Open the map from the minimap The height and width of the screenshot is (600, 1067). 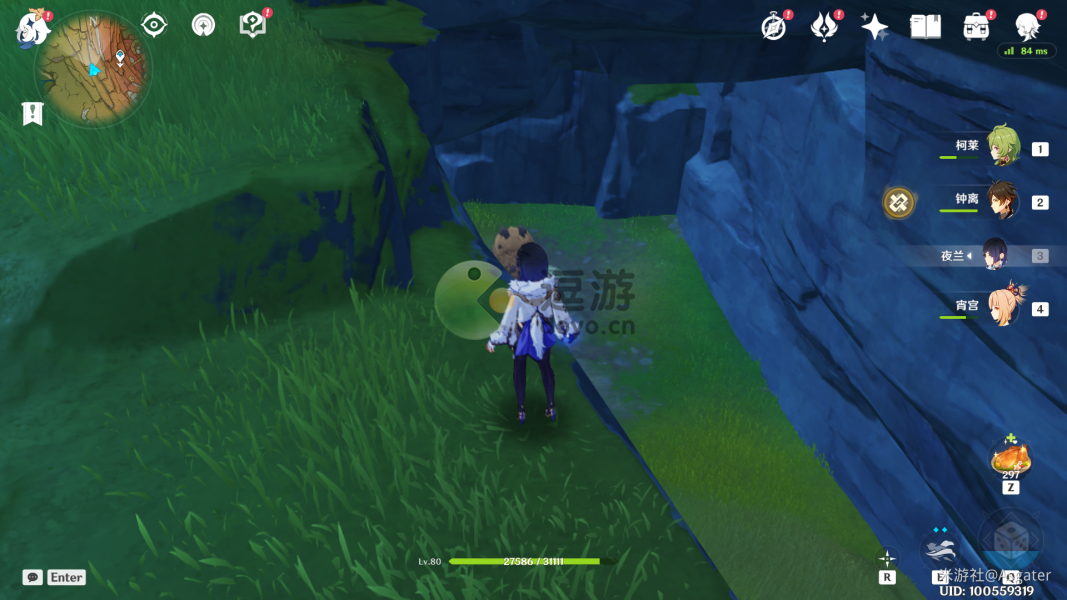click(92, 68)
